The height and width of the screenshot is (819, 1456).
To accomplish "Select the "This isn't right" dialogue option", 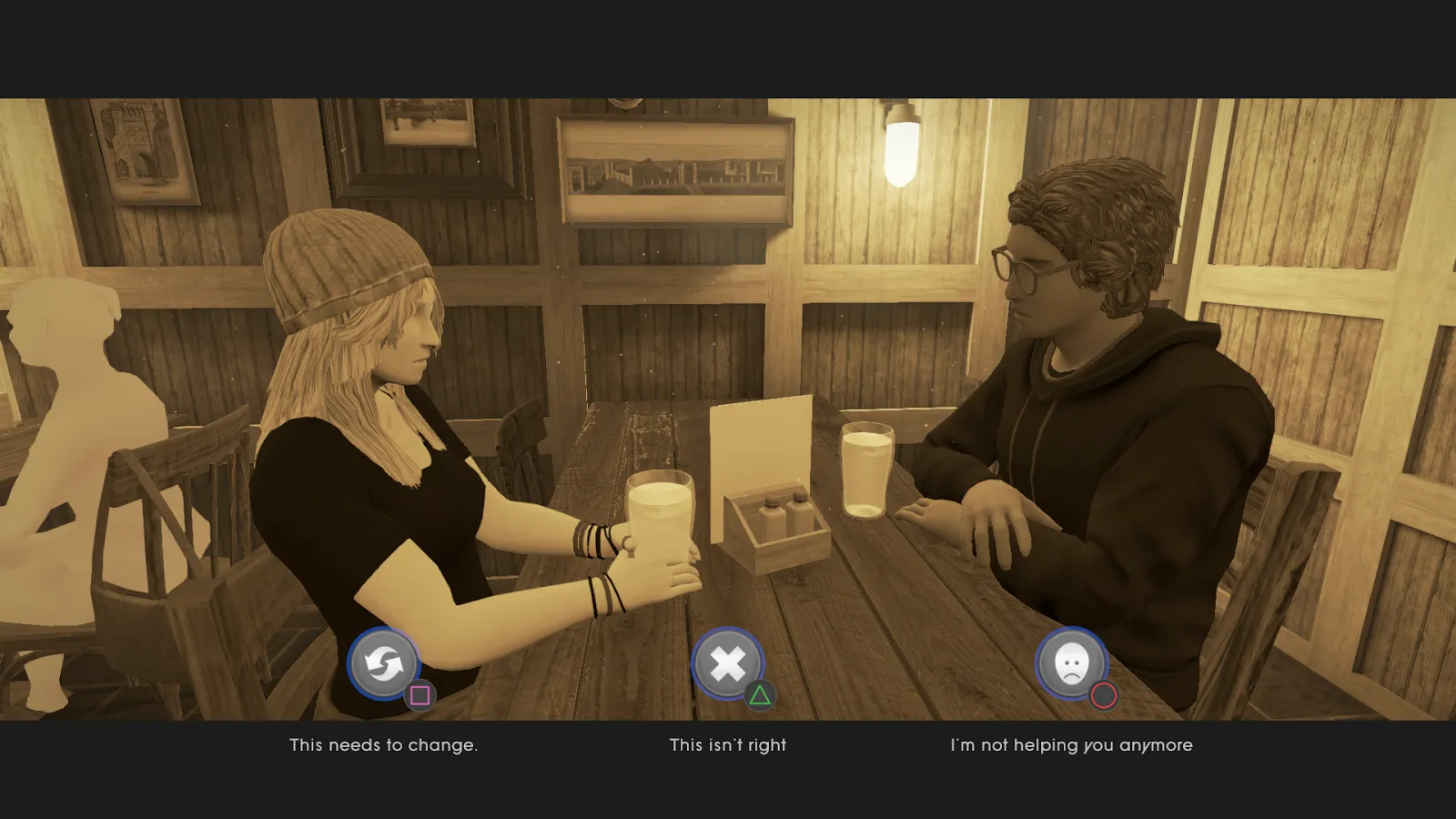I will click(x=727, y=745).
